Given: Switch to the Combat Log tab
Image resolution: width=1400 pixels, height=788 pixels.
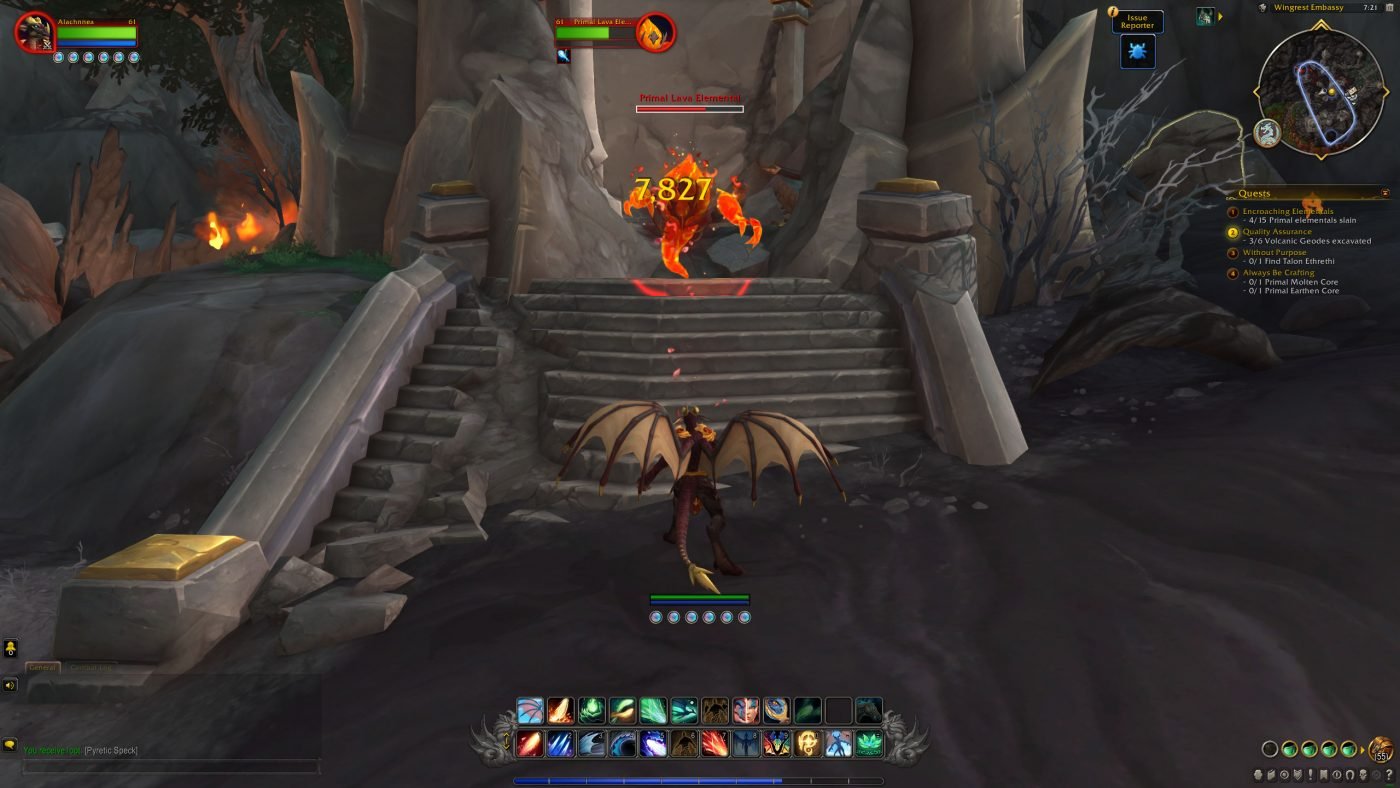Looking at the screenshot, I should coord(91,667).
